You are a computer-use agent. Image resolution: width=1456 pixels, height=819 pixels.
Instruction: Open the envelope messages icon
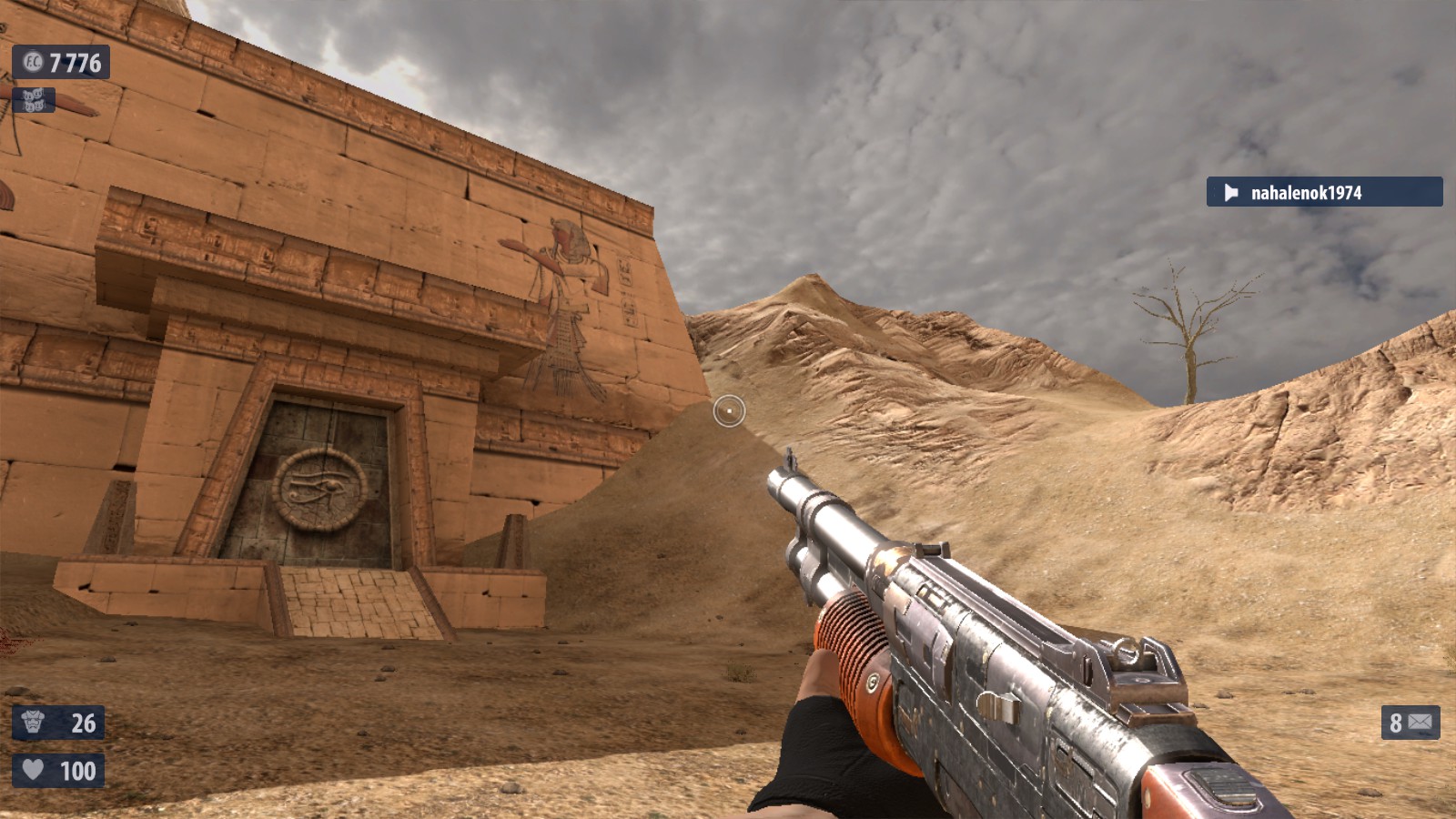pos(1420,723)
